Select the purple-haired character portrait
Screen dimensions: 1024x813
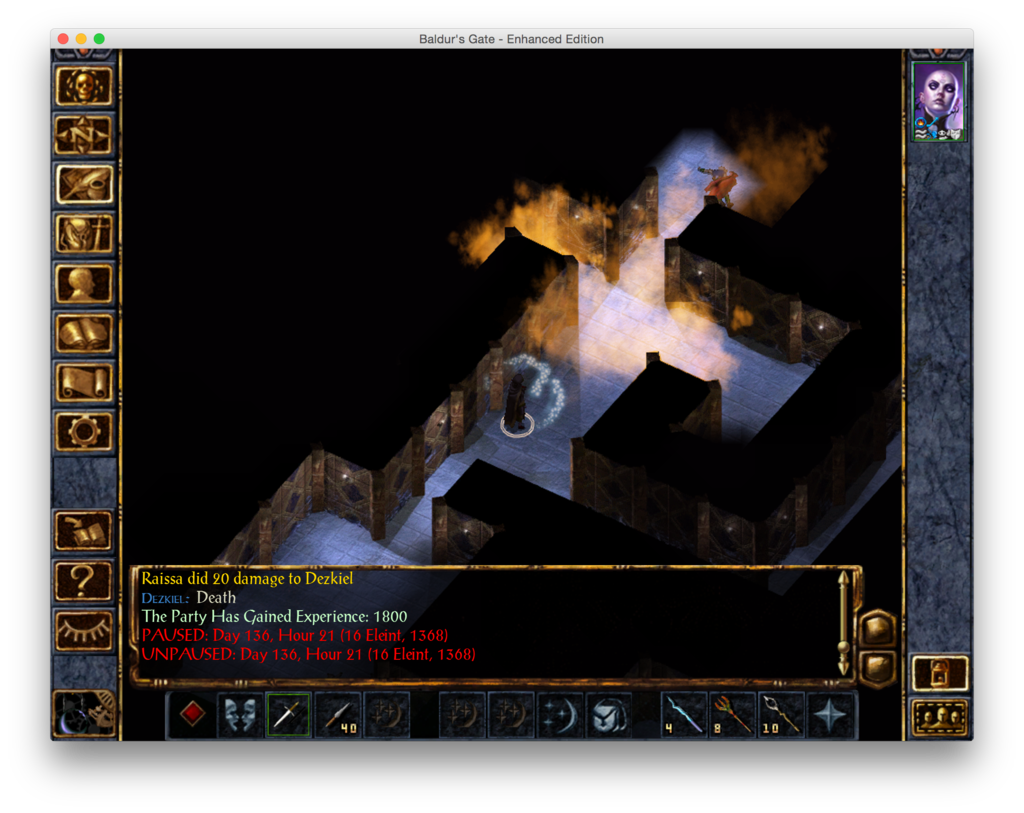(939, 101)
